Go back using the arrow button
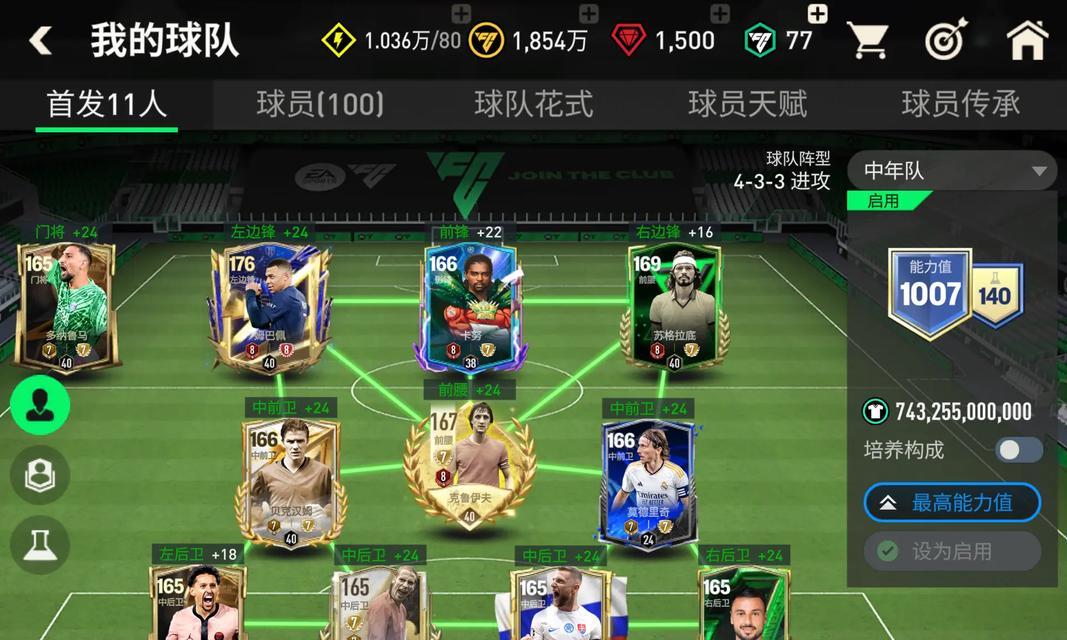Viewport: 1067px width, 640px height. [41, 41]
